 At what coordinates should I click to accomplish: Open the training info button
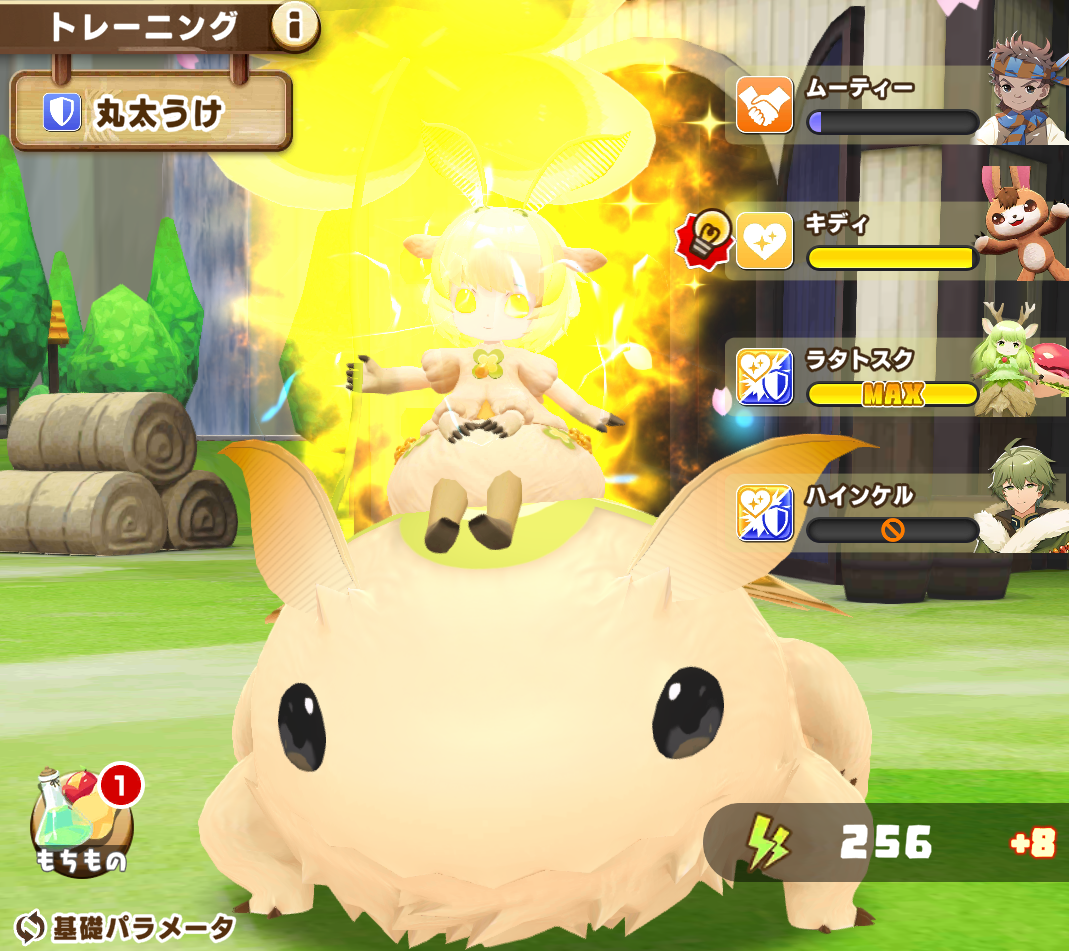294,28
